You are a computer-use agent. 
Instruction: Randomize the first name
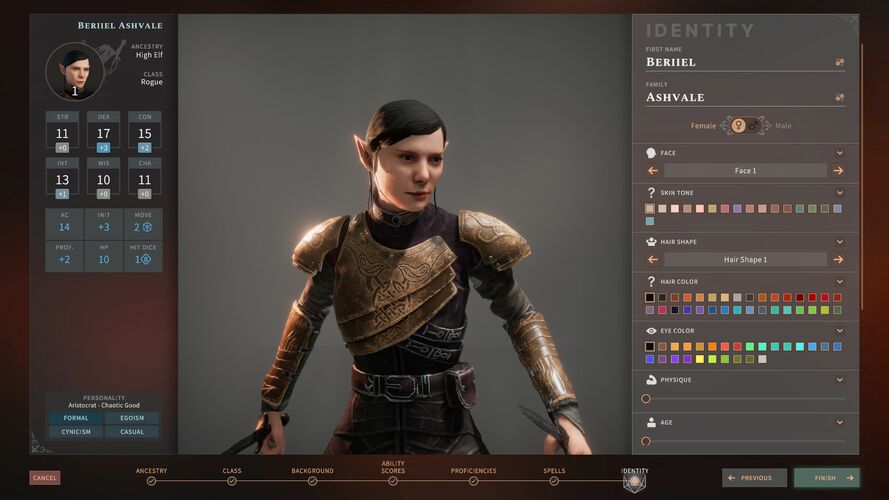point(840,62)
